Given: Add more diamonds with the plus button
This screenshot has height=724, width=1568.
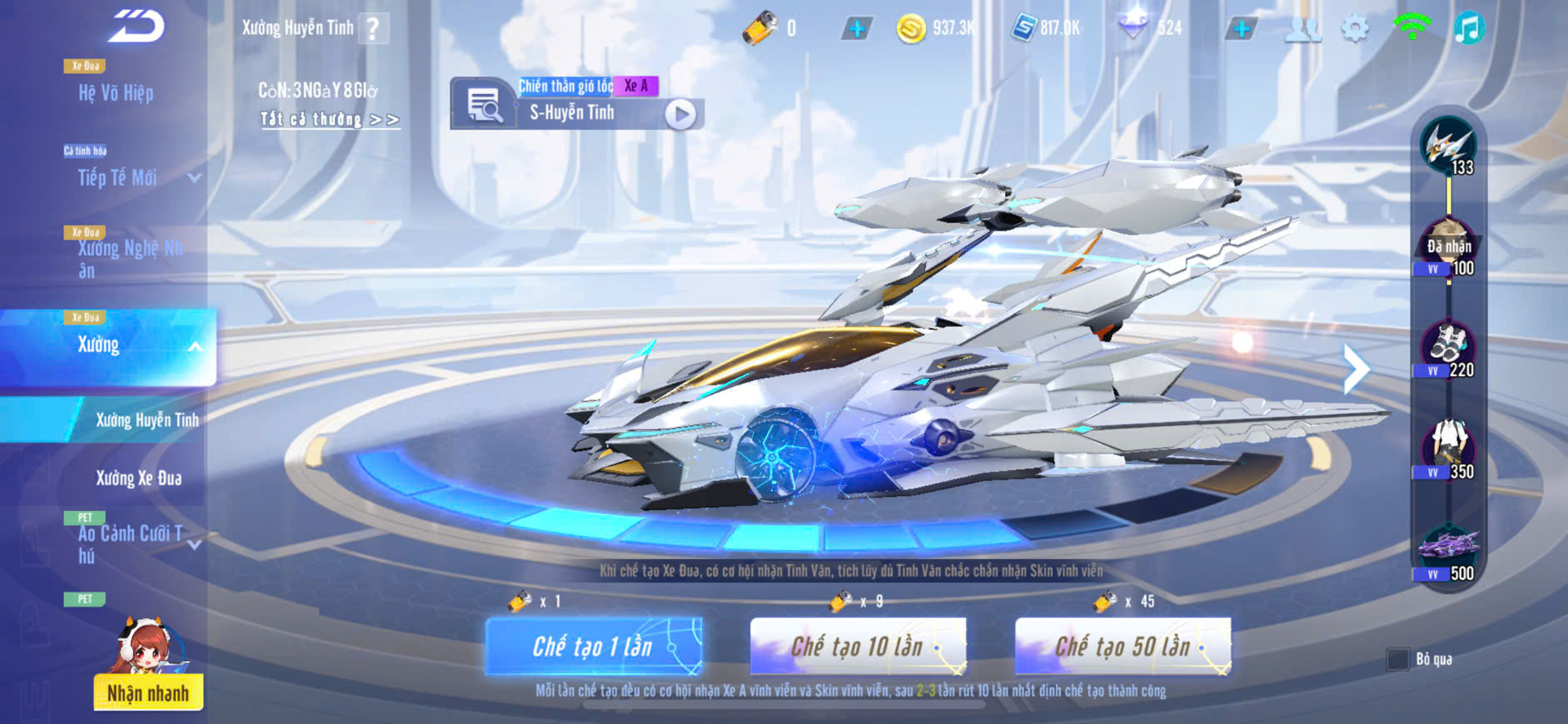Looking at the screenshot, I should pos(1241,29).
